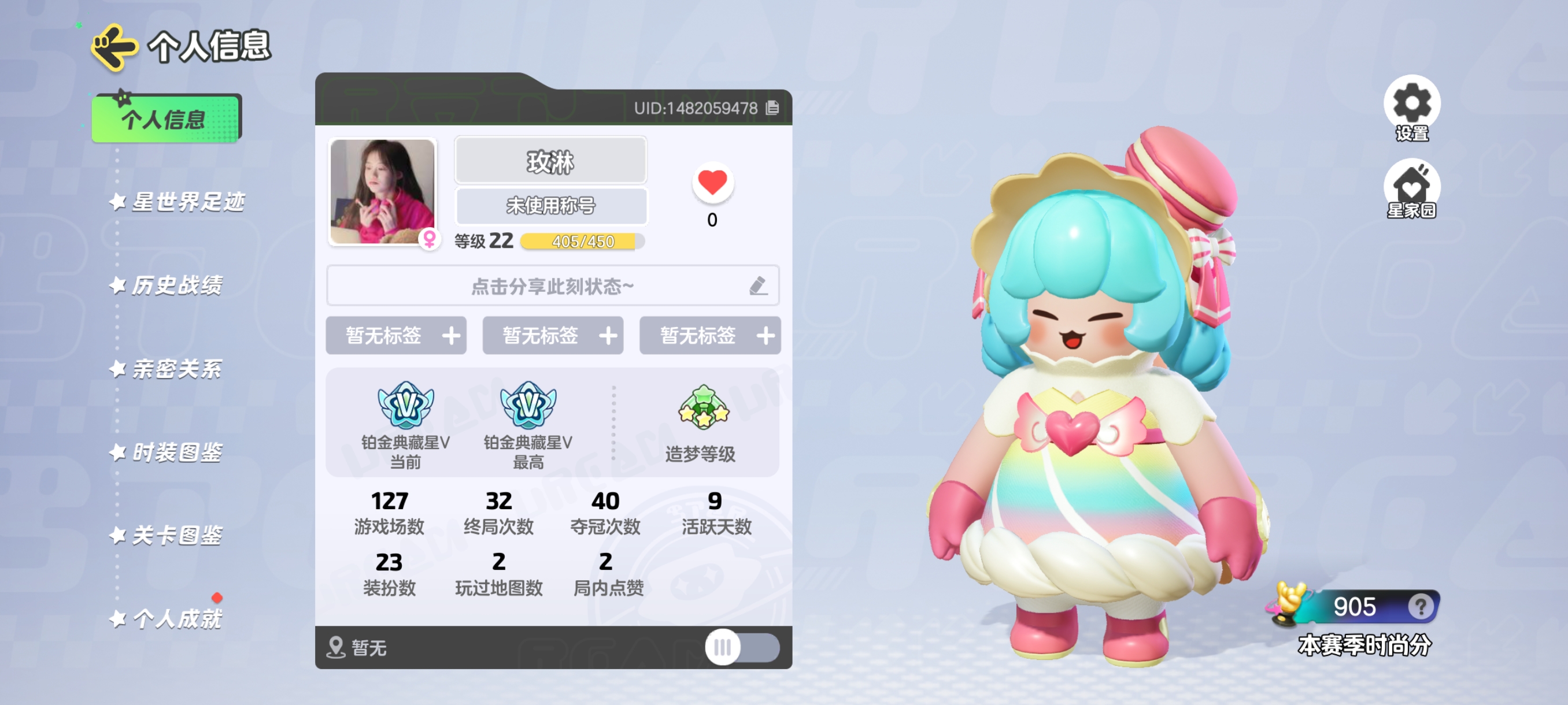
Task: Open 时装图鉴 collection tab
Action: pos(176,452)
